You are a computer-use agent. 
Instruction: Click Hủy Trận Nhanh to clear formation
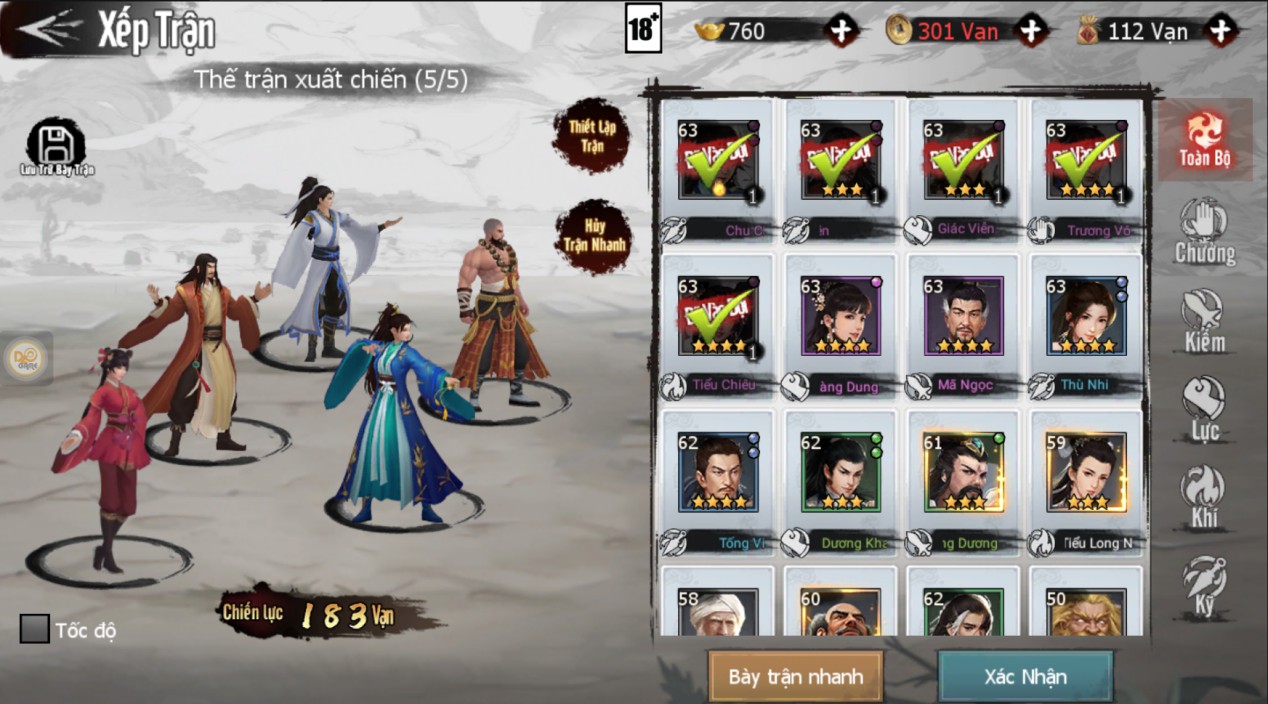(593, 235)
